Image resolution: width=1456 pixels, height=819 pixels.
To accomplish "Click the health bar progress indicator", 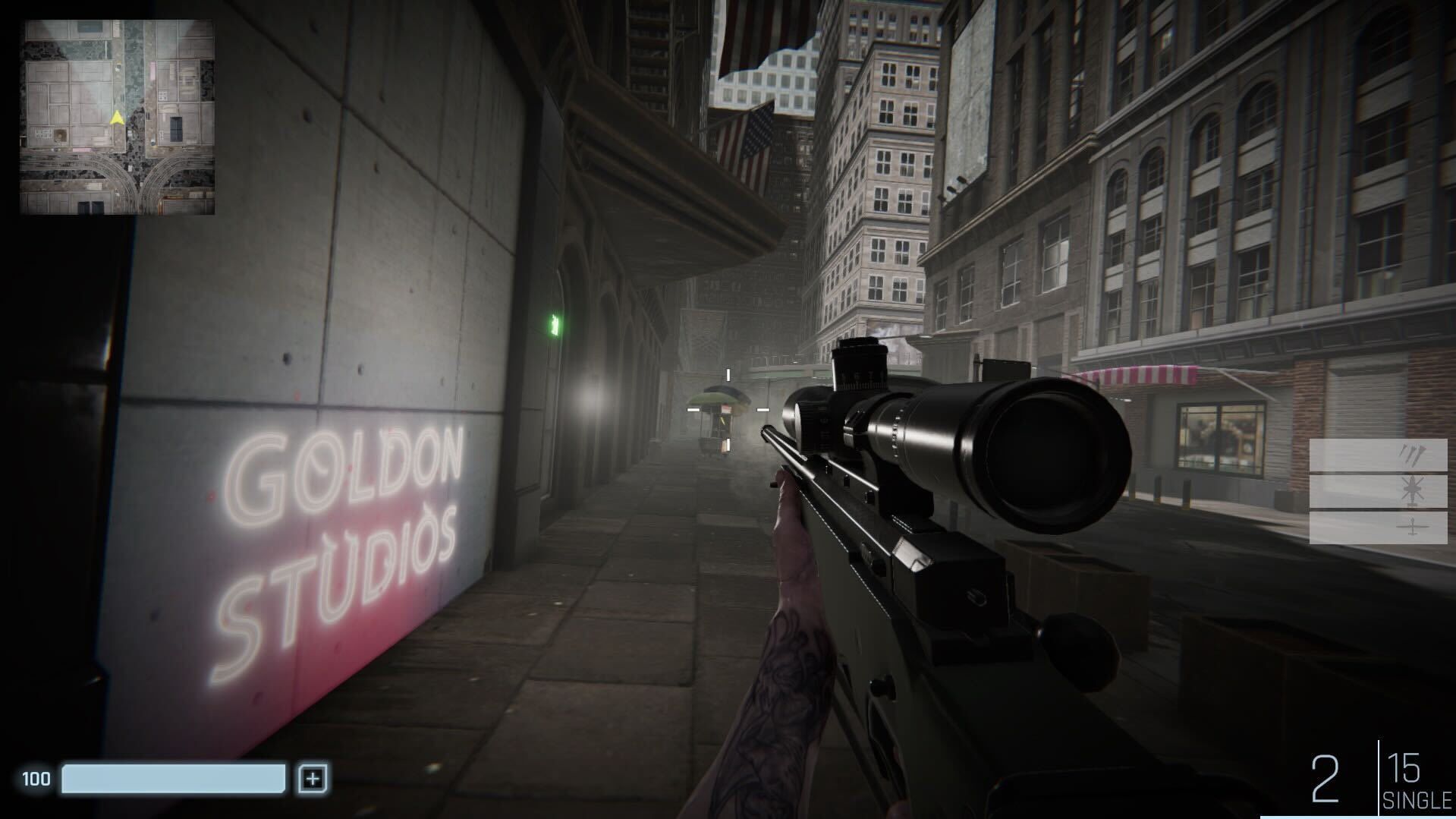I will tap(175, 776).
